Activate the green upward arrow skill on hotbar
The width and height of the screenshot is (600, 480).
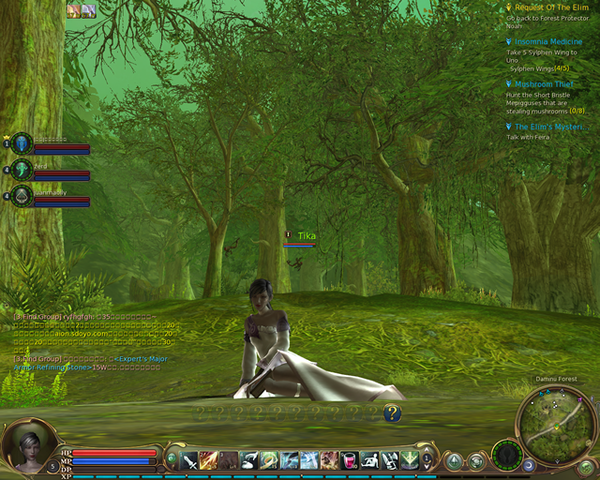tap(410, 460)
